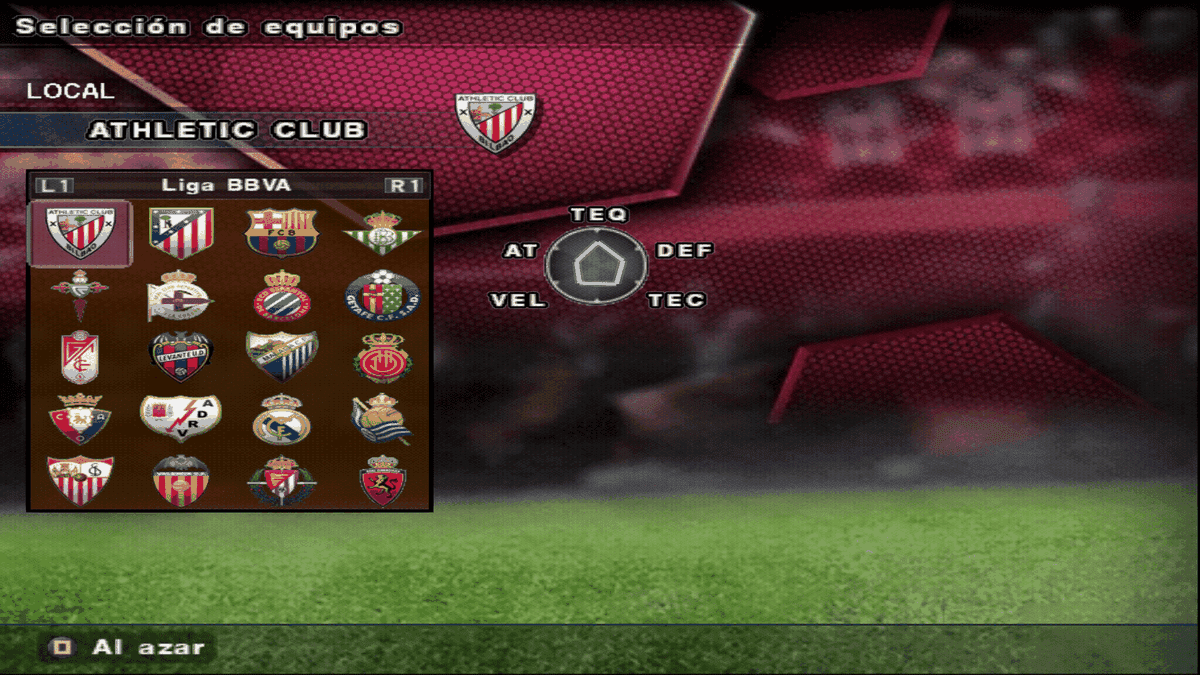Choose the Getafe C.F. crest
This screenshot has height=675, width=1200.
point(383,295)
